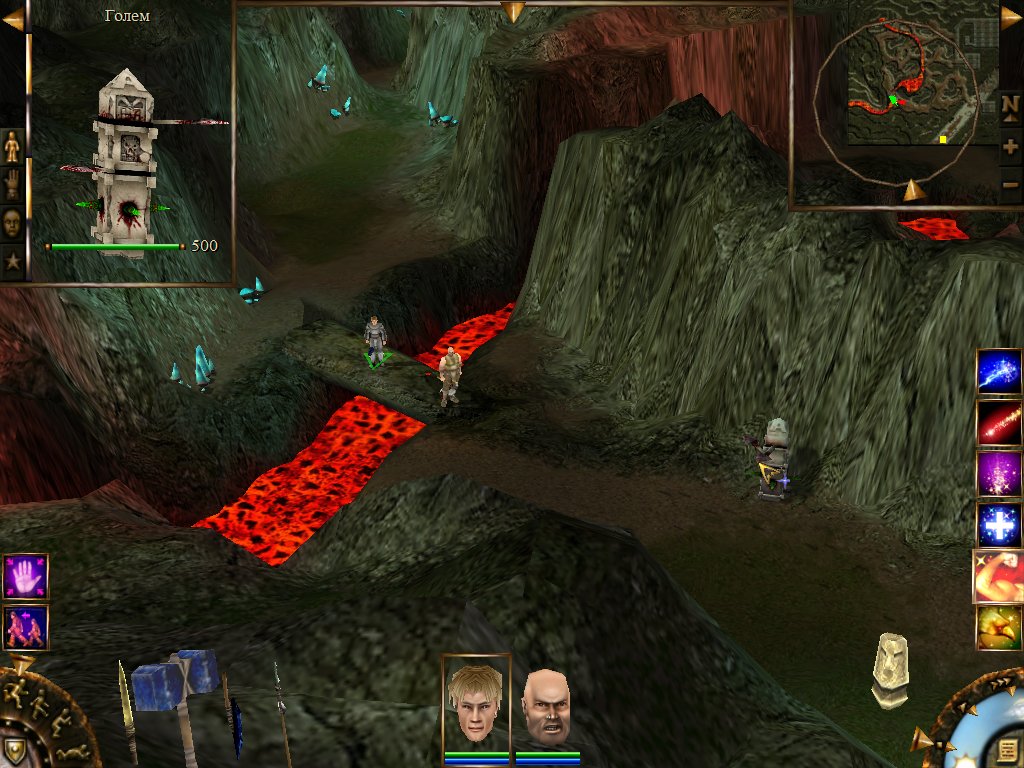Viewport: 1024px width, 768px height.
Task: Show the star icon tab
Action: point(12,262)
